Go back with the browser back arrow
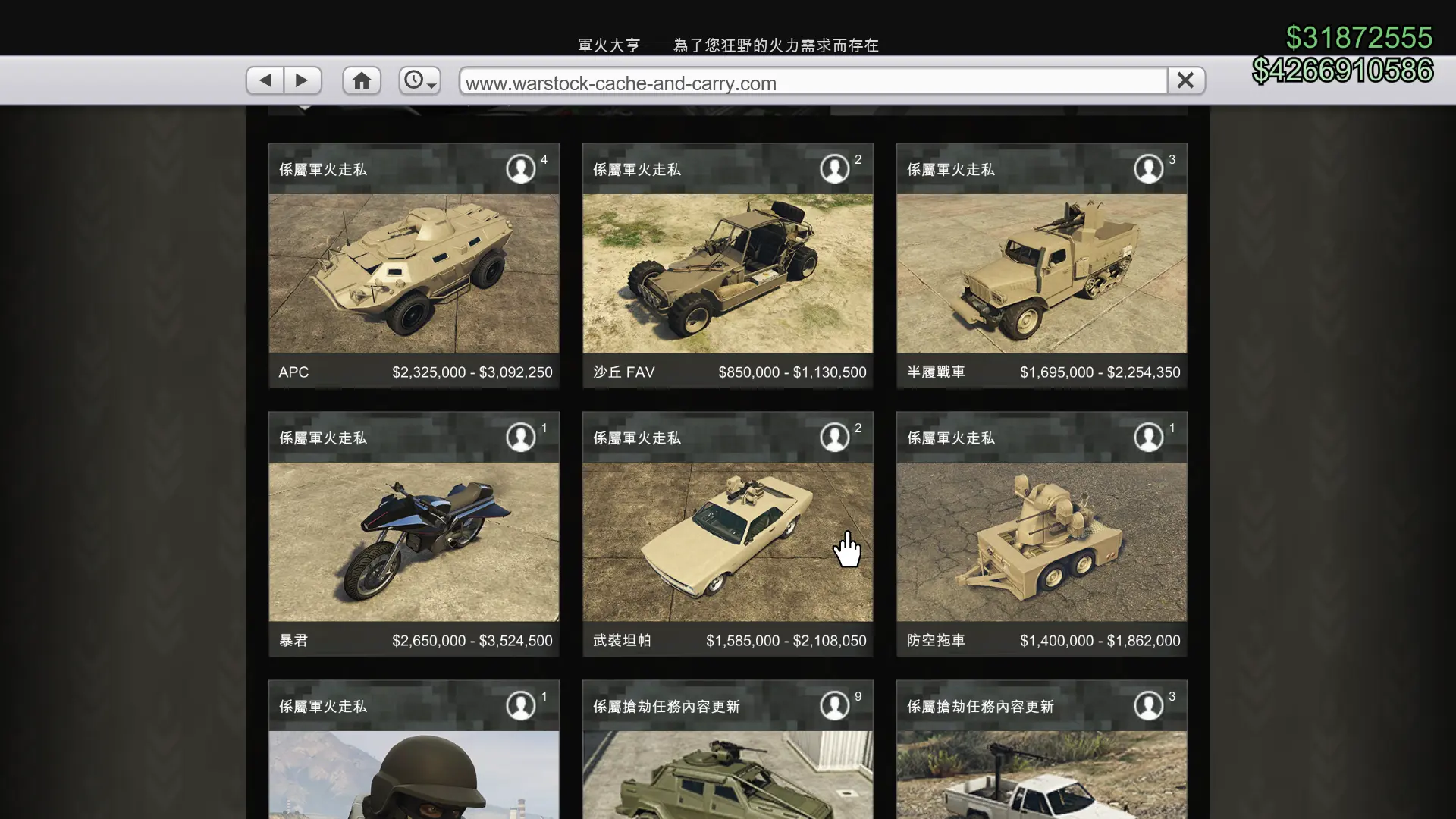This screenshot has width=1456, height=819. pyautogui.click(x=265, y=80)
